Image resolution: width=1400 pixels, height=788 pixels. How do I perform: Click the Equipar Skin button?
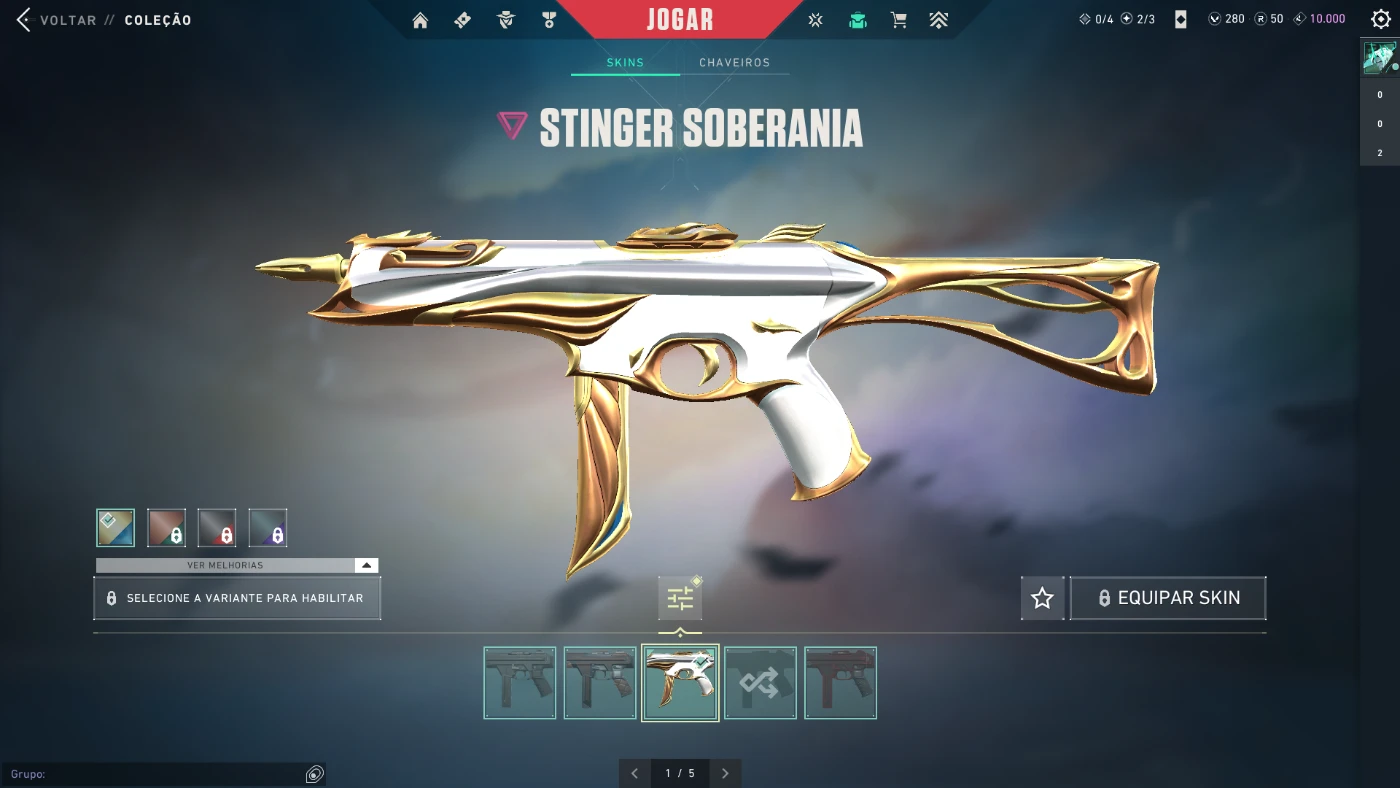pyautogui.click(x=1168, y=598)
